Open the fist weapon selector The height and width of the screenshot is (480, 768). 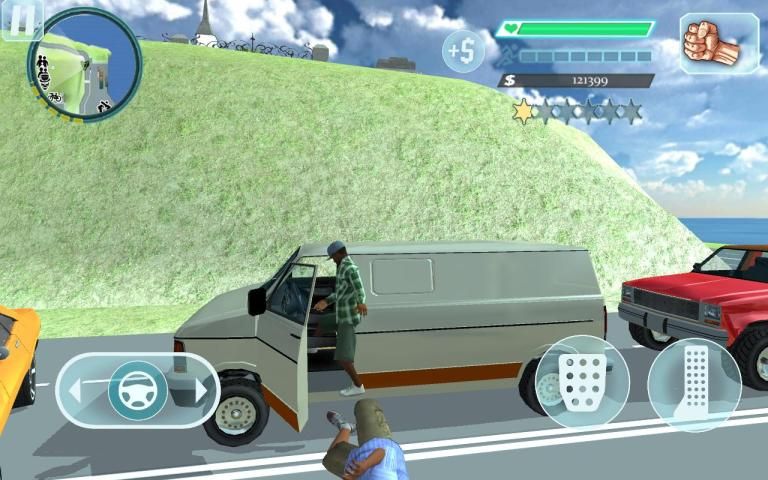(718, 43)
